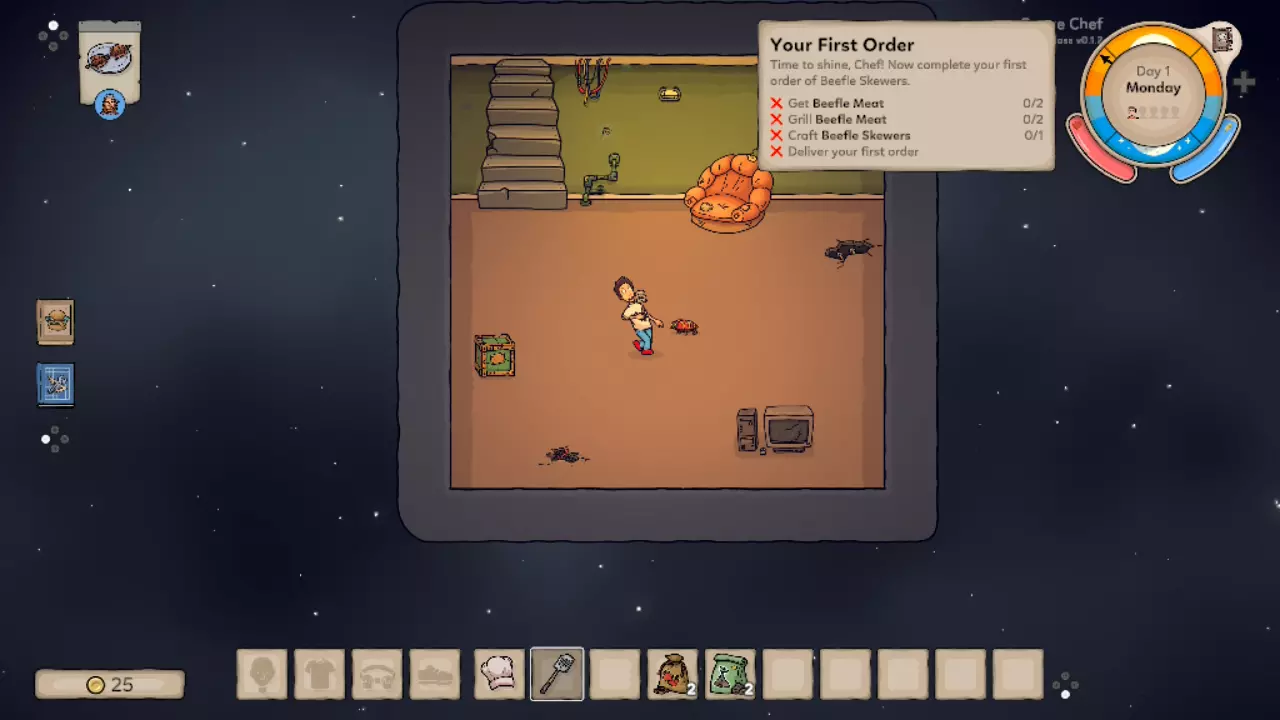Click the Day 1 Monday clock dial

(x=1153, y=92)
